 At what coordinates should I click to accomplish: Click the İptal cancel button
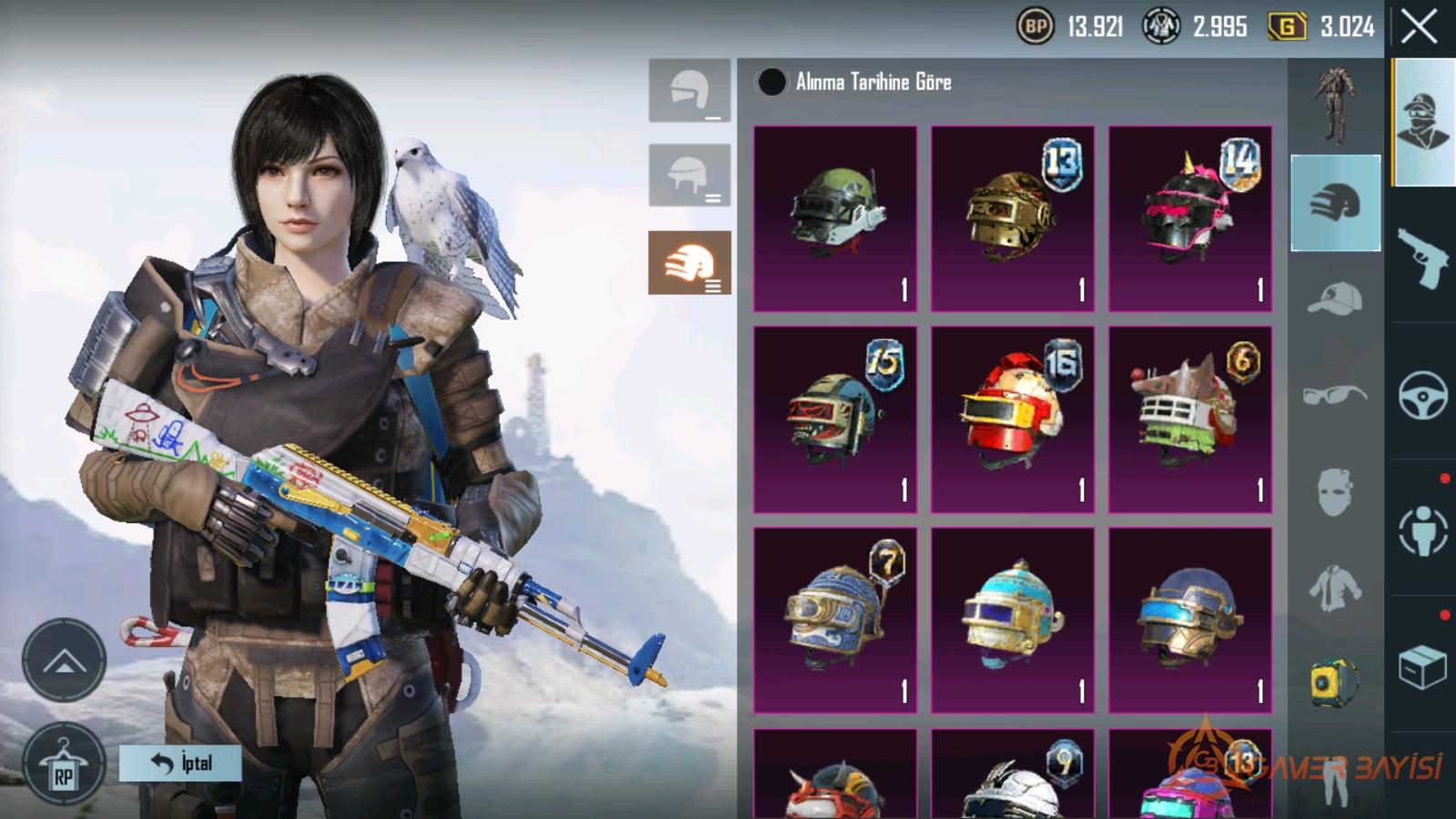pos(180,763)
